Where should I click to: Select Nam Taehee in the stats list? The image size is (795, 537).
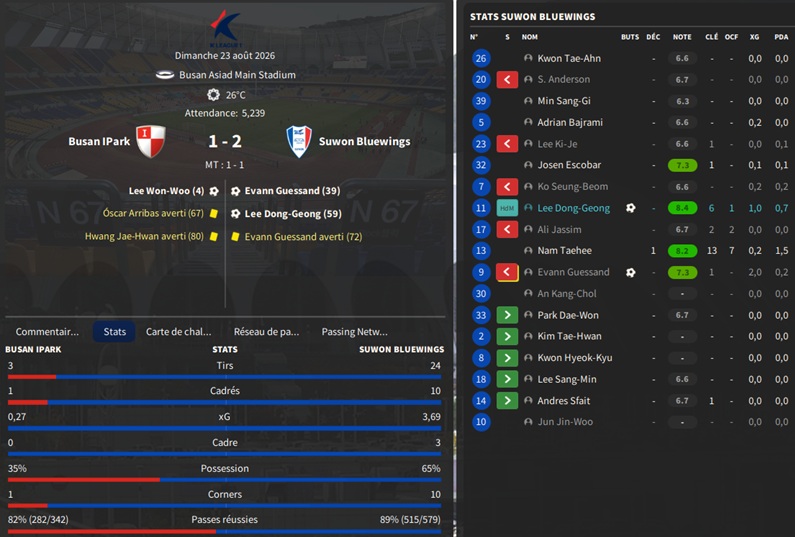click(x=564, y=251)
